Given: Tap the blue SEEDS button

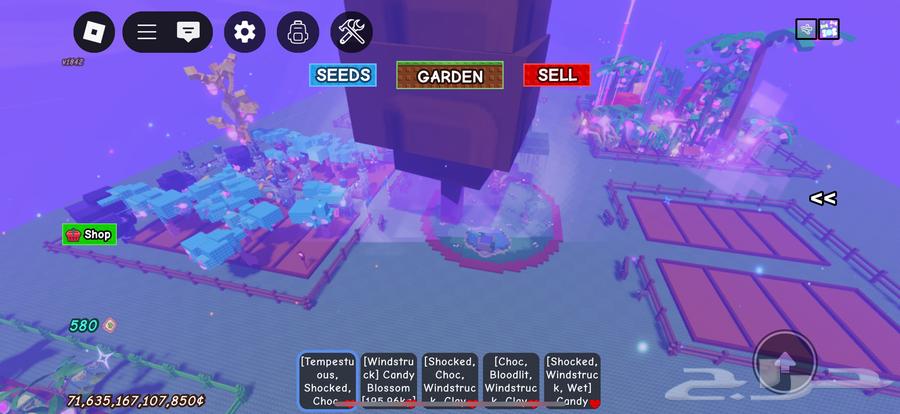Looking at the screenshot, I should [x=343, y=75].
